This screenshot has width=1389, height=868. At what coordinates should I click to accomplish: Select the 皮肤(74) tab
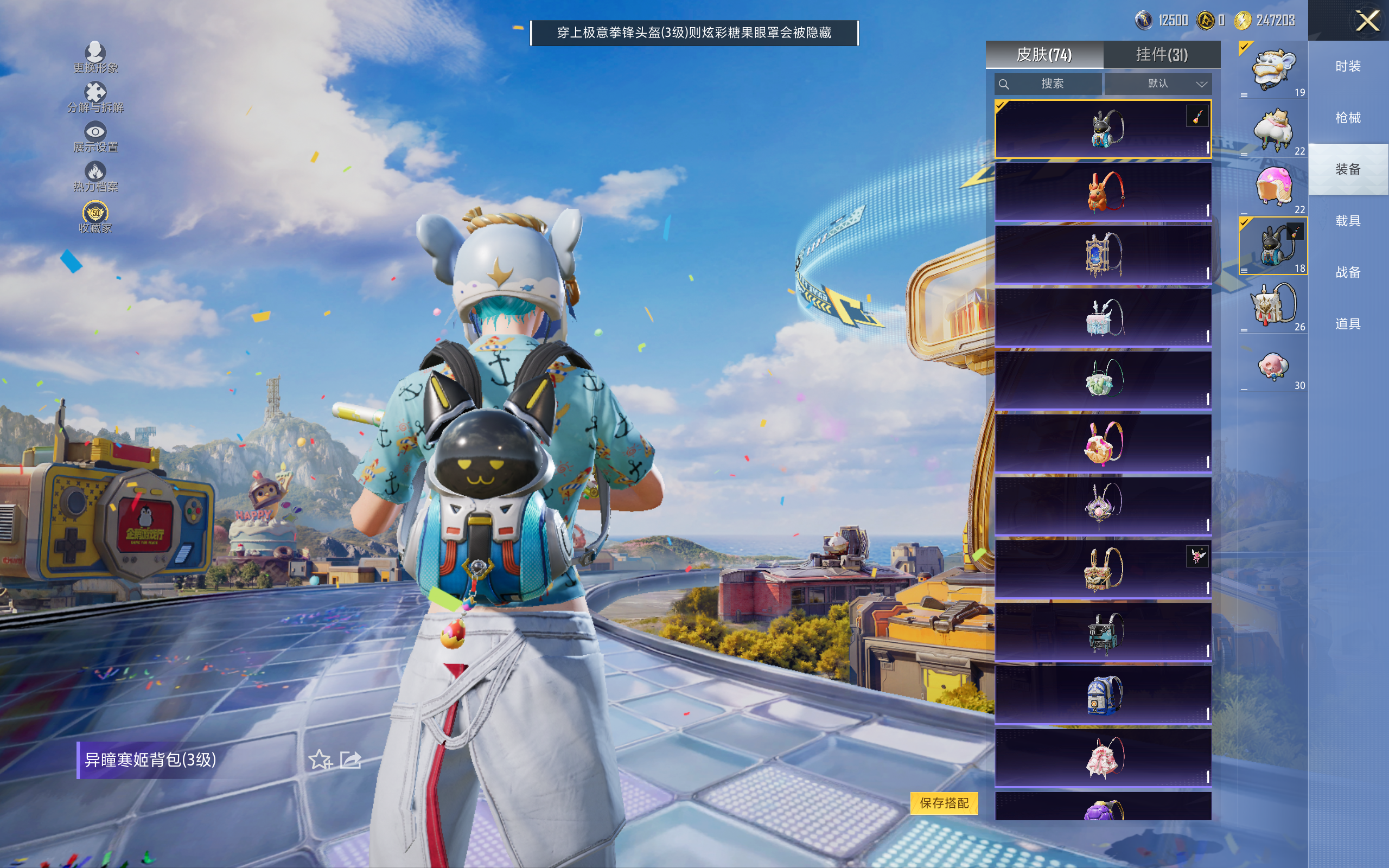point(1044,55)
